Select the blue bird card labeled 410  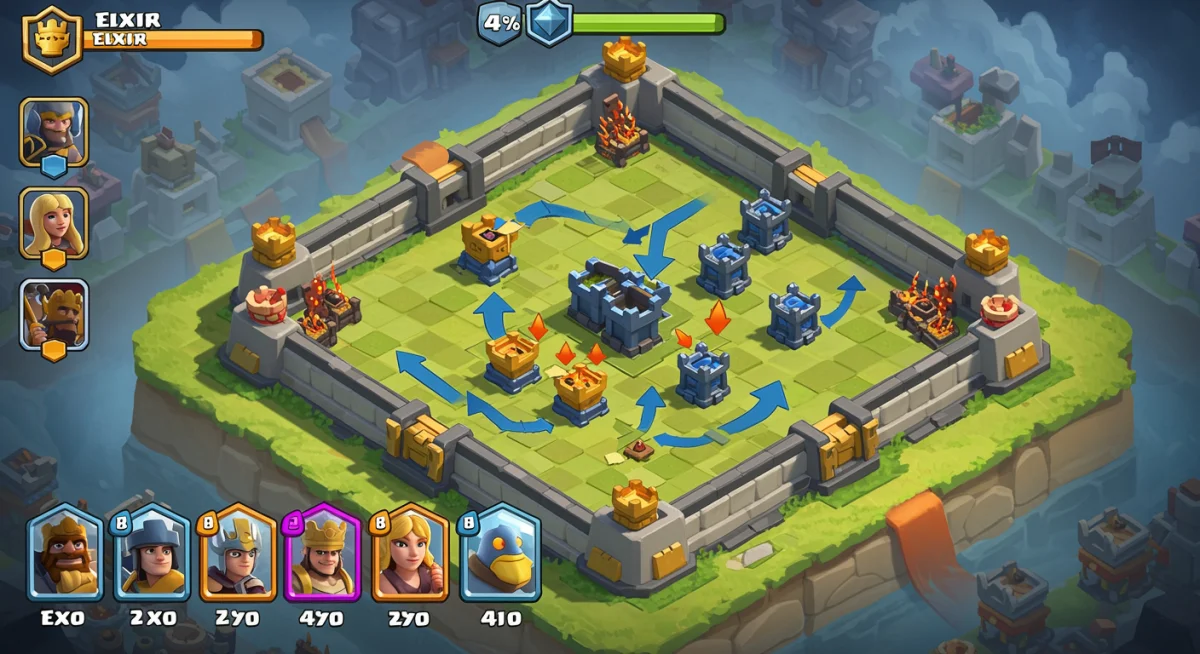pyautogui.click(x=499, y=553)
